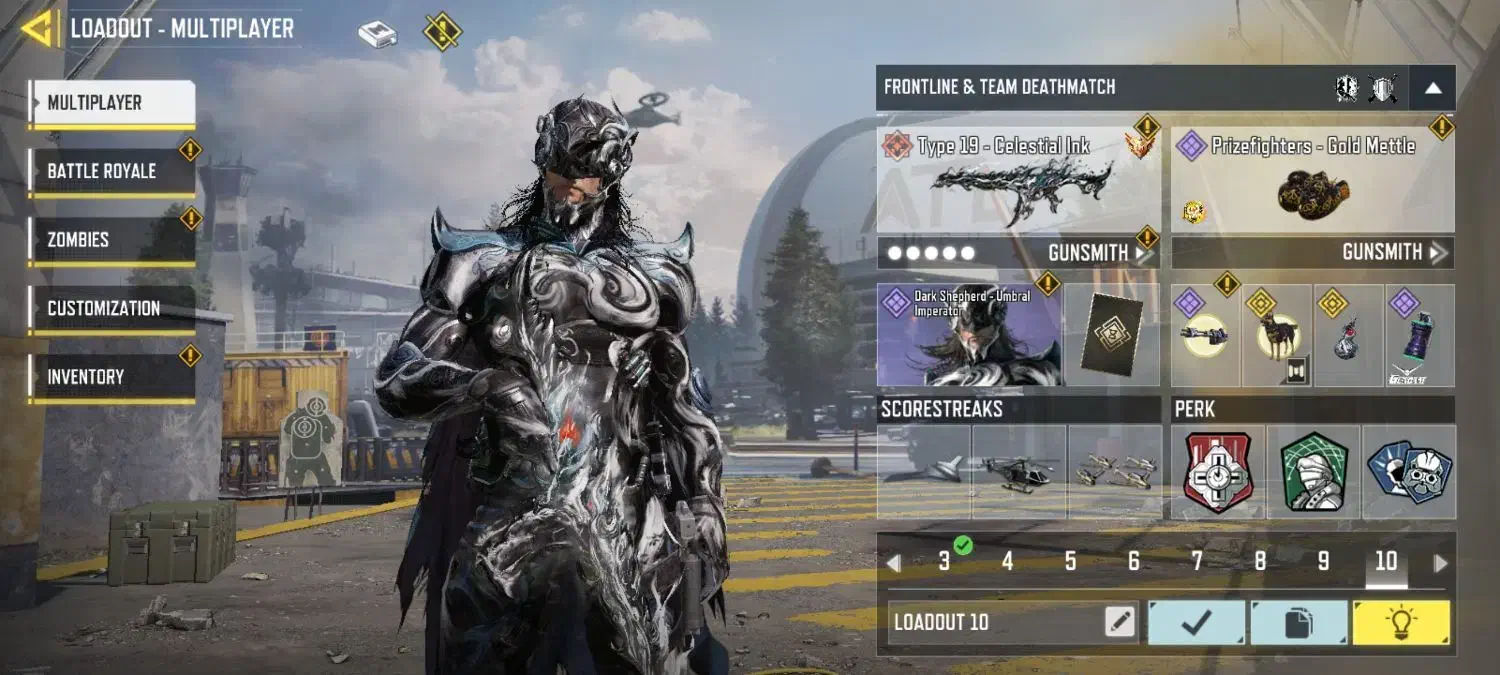Image resolution: width=1500 pixels, height=675 pixels.
Task: Switch to loadout number 5
Action: 1070,562
